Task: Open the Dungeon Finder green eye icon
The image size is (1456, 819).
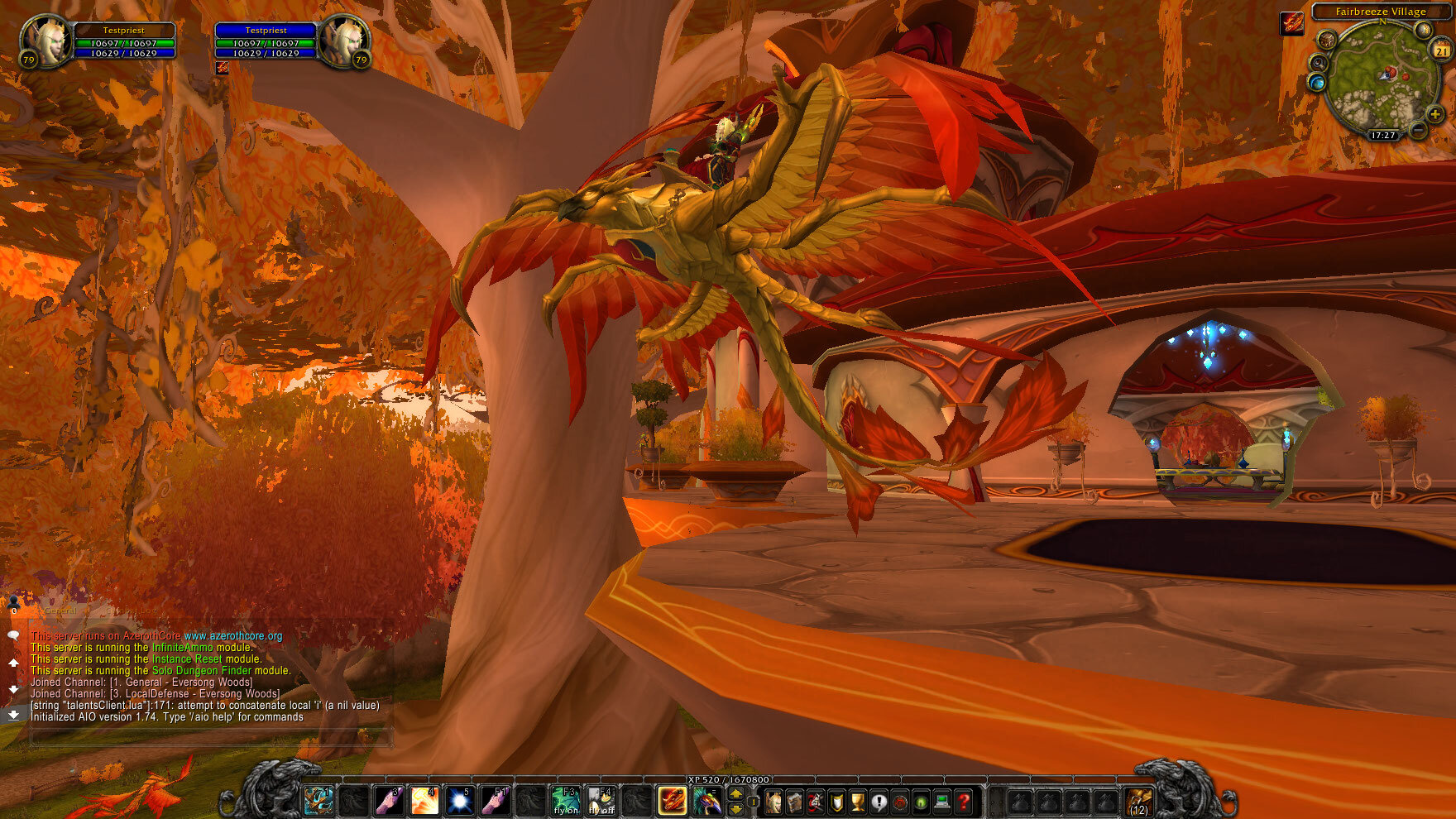Action: pyautogui.click(x=921, y=801)
